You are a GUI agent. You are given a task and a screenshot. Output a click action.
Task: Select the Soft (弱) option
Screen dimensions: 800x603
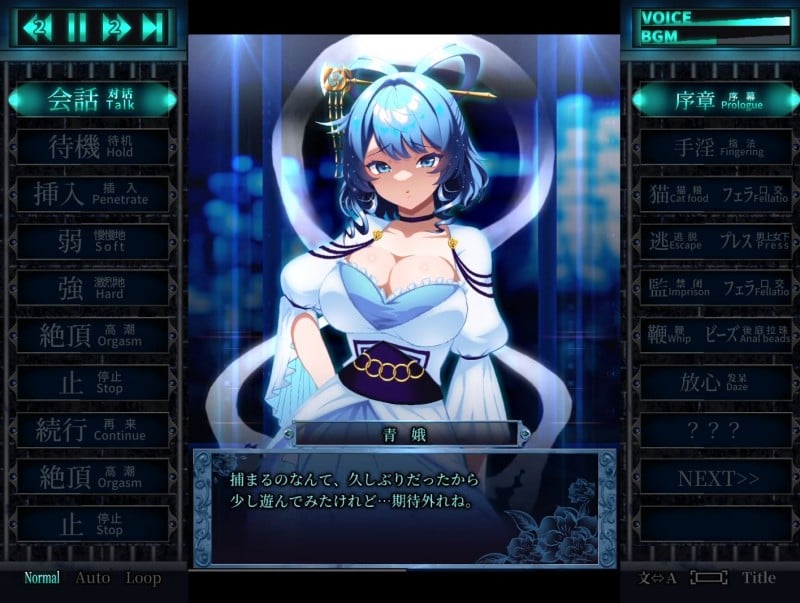[x=93, y=242]
